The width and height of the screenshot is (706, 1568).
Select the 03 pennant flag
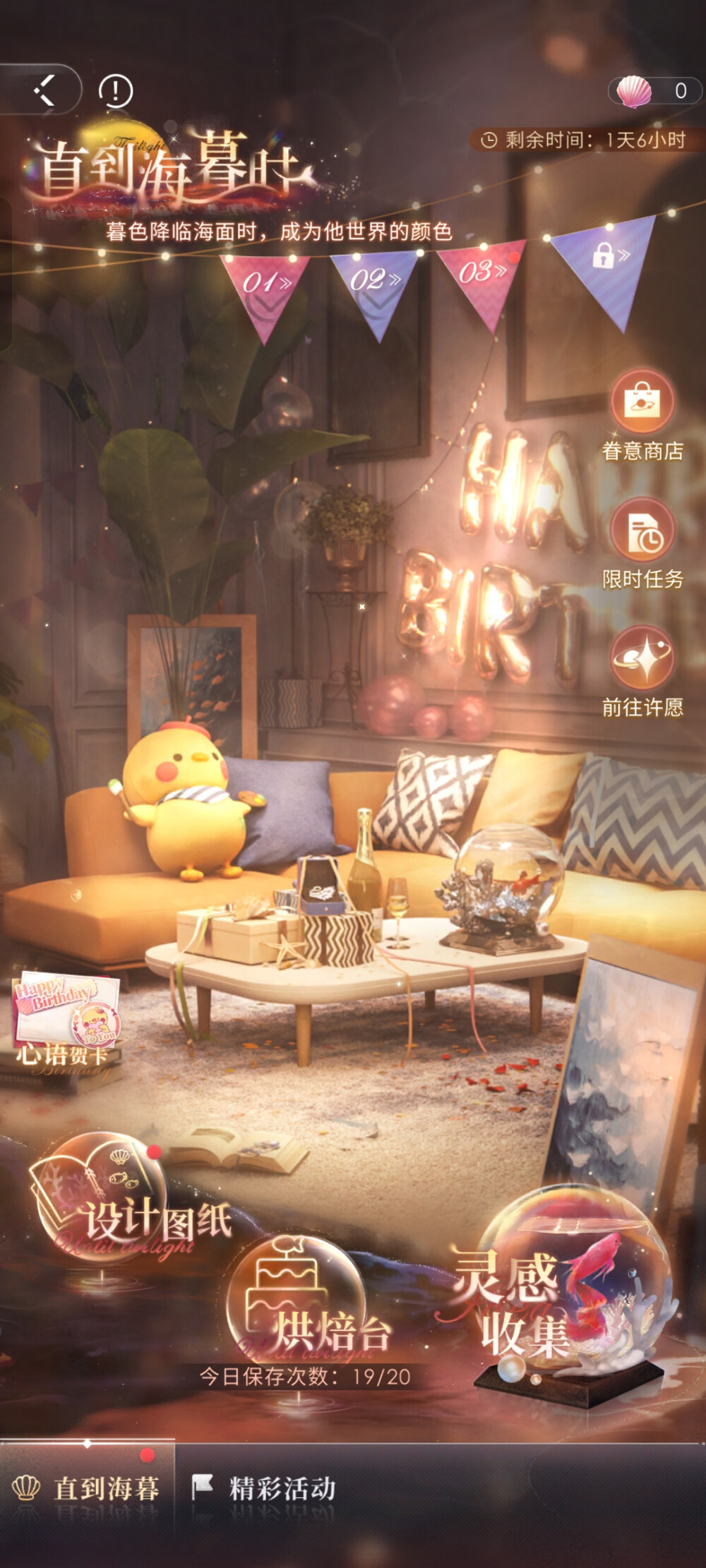[483, 279]
